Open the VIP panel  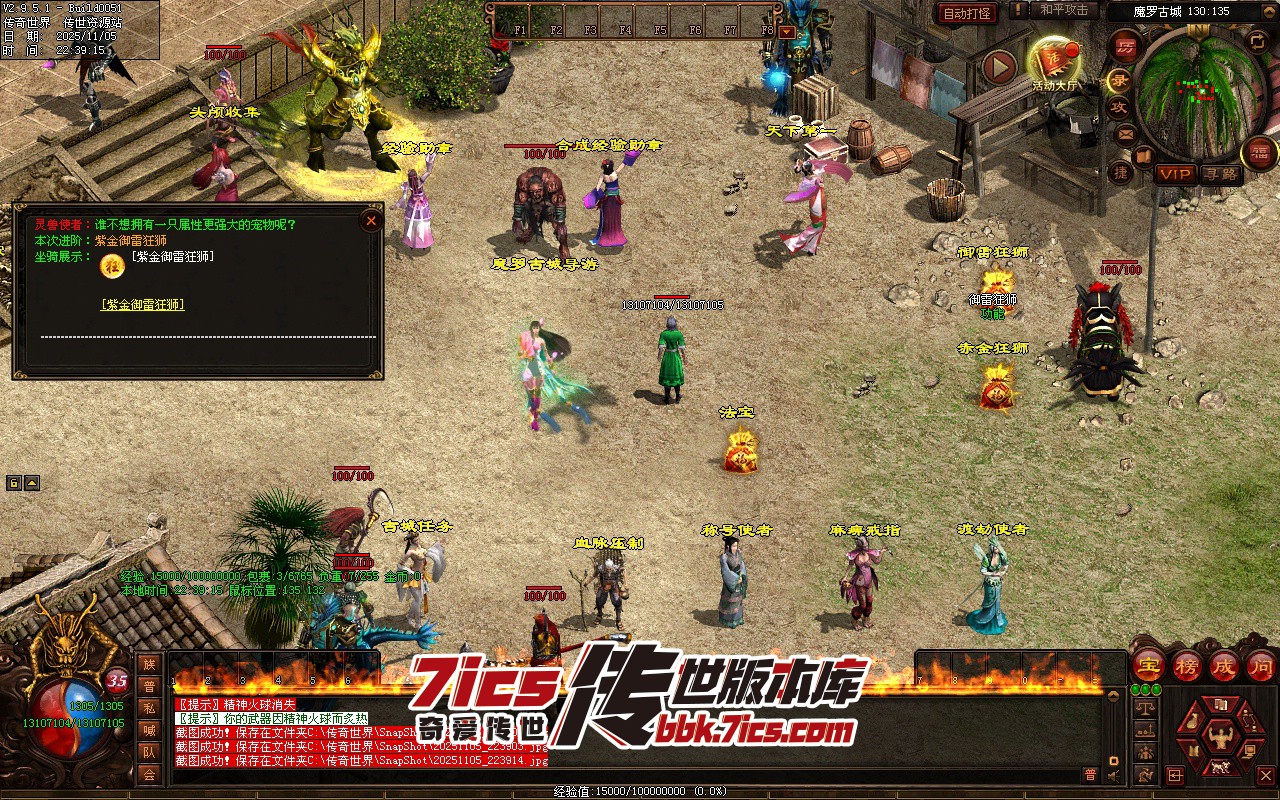click(x=1175, y=174)
